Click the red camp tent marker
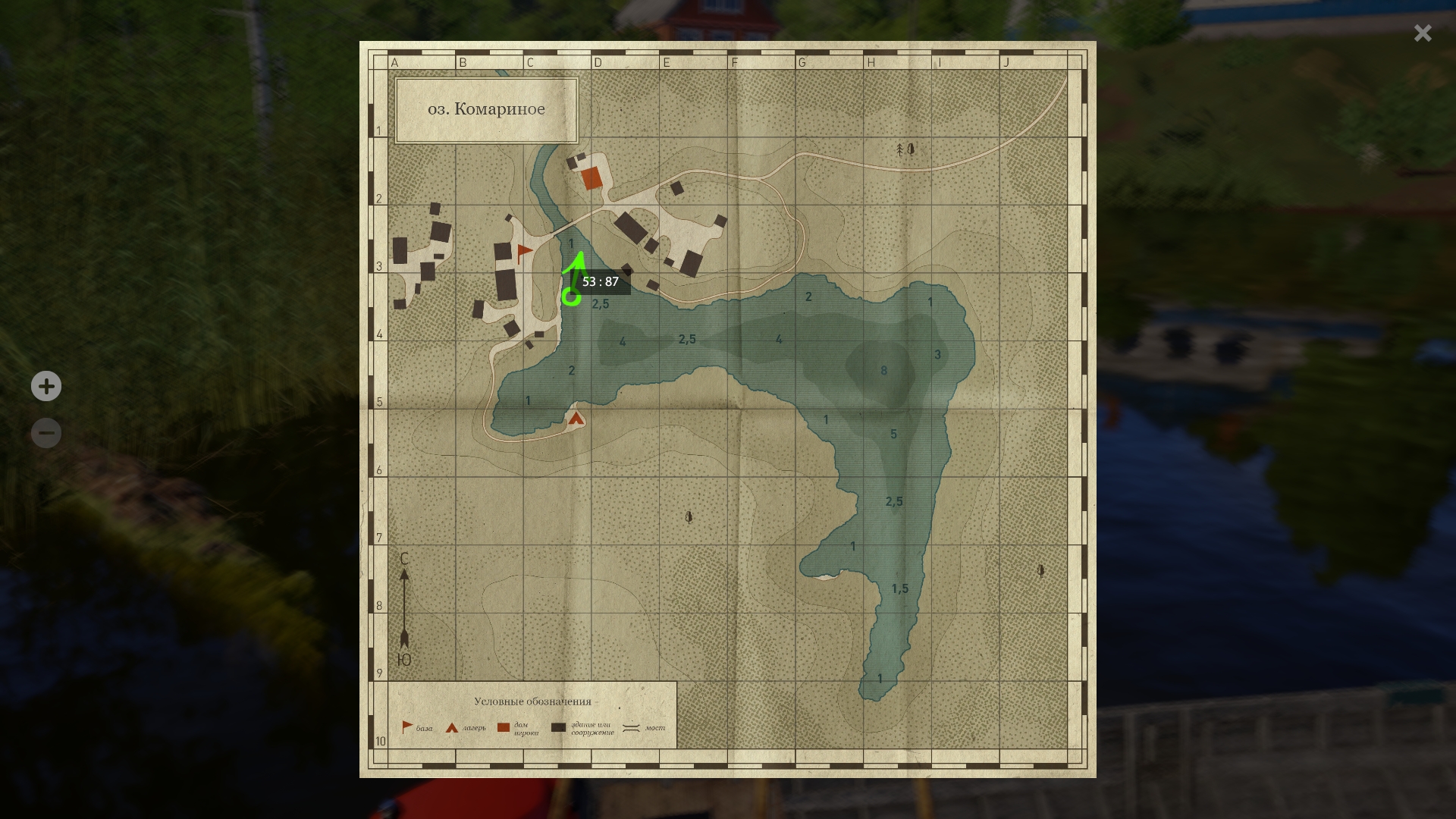Image resolution: width=1456 pixels, height=819 pixels. 576,418
